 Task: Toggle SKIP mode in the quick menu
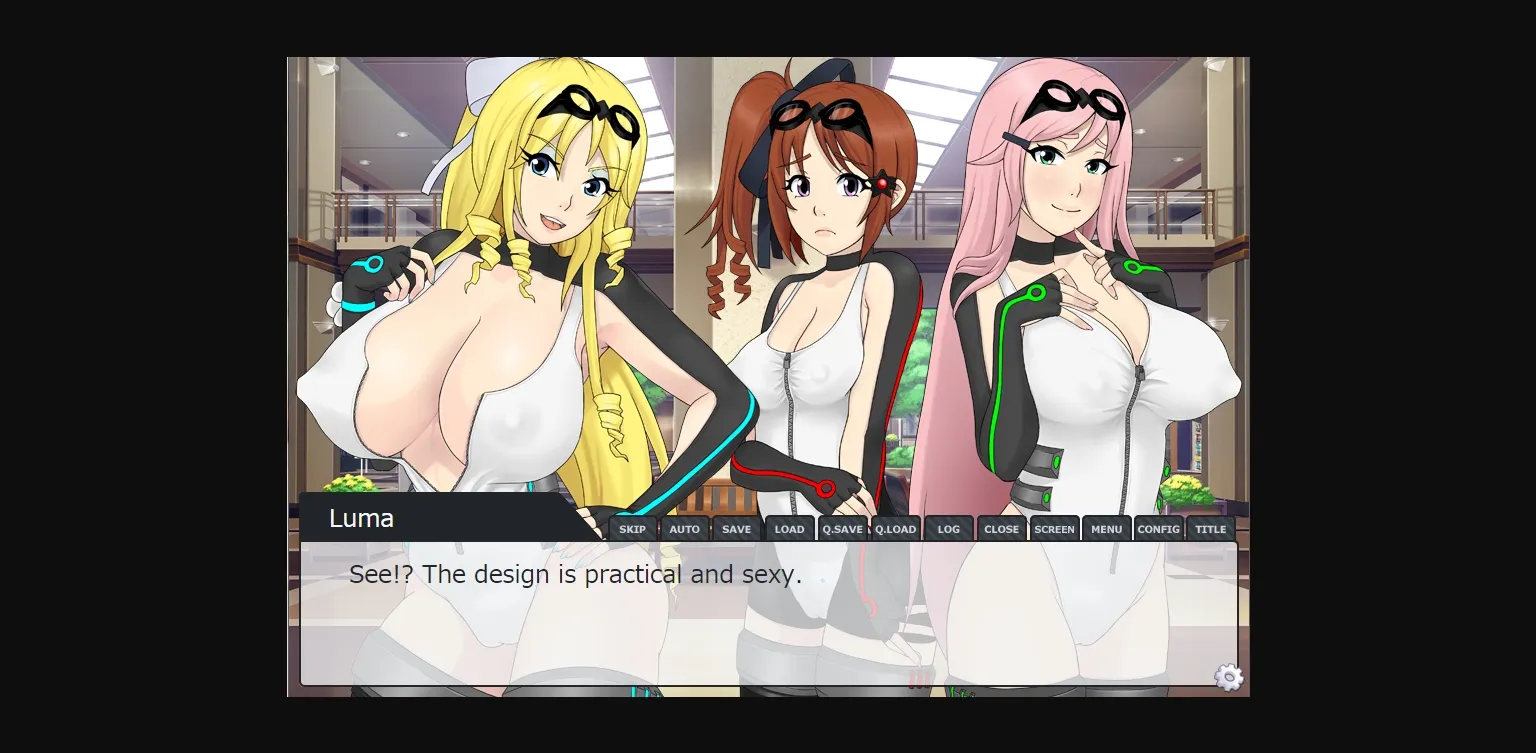coord(631,528)
